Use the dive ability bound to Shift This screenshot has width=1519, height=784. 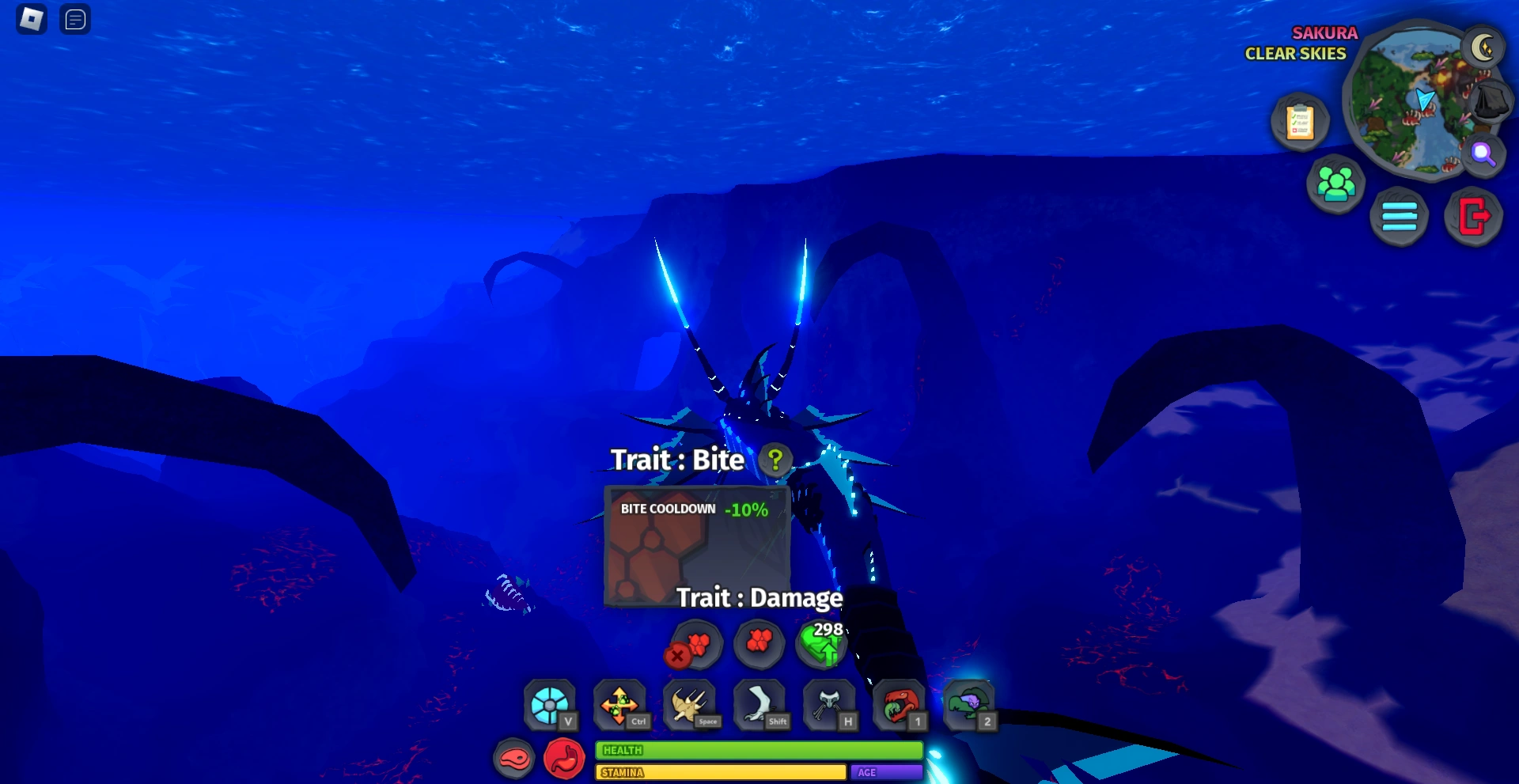[758, 703]
